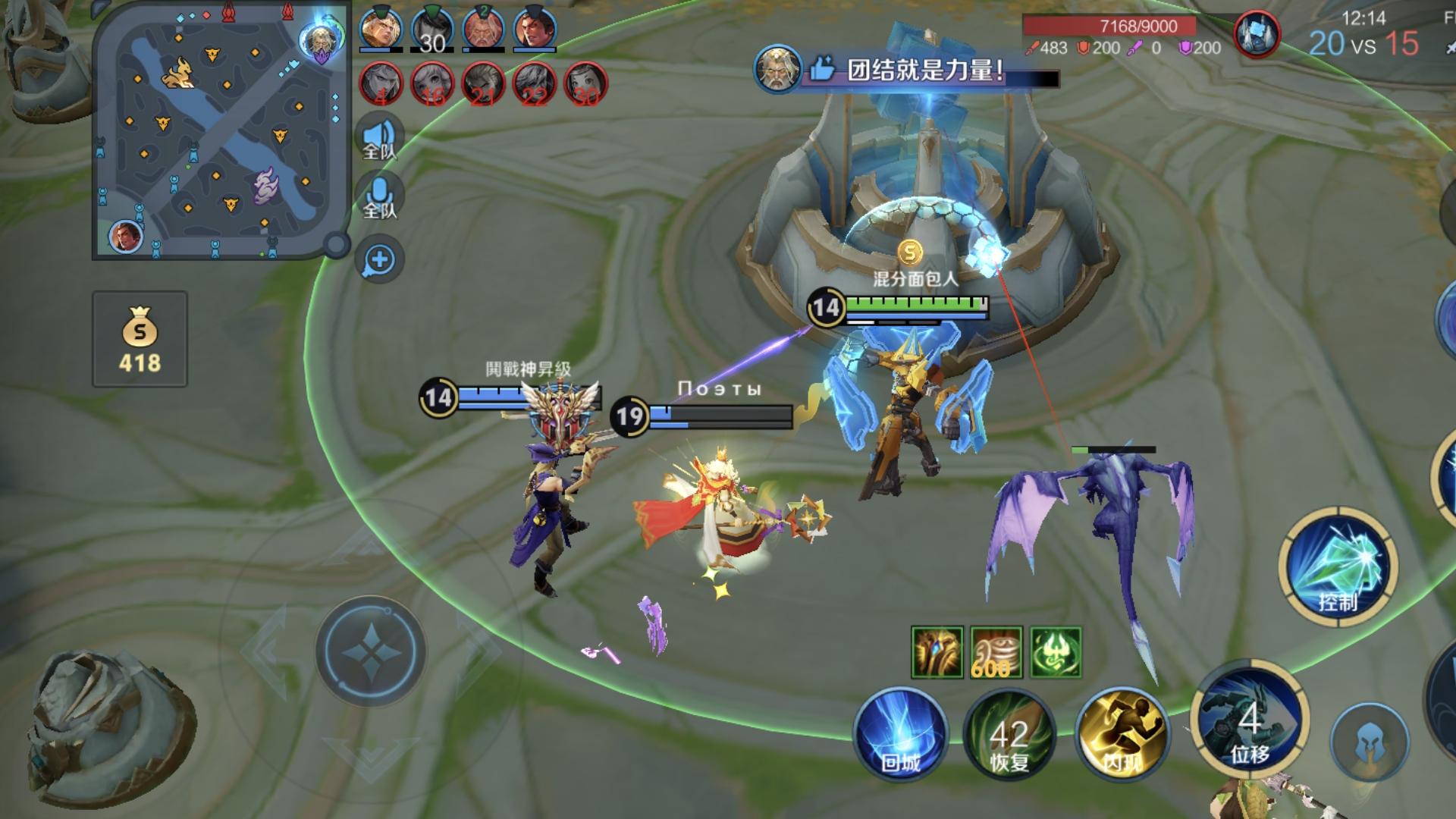Viewport: 1456px width, 819px height.
Task: Select the tower target portrait icon
Action: click(x=1257, y=35)
